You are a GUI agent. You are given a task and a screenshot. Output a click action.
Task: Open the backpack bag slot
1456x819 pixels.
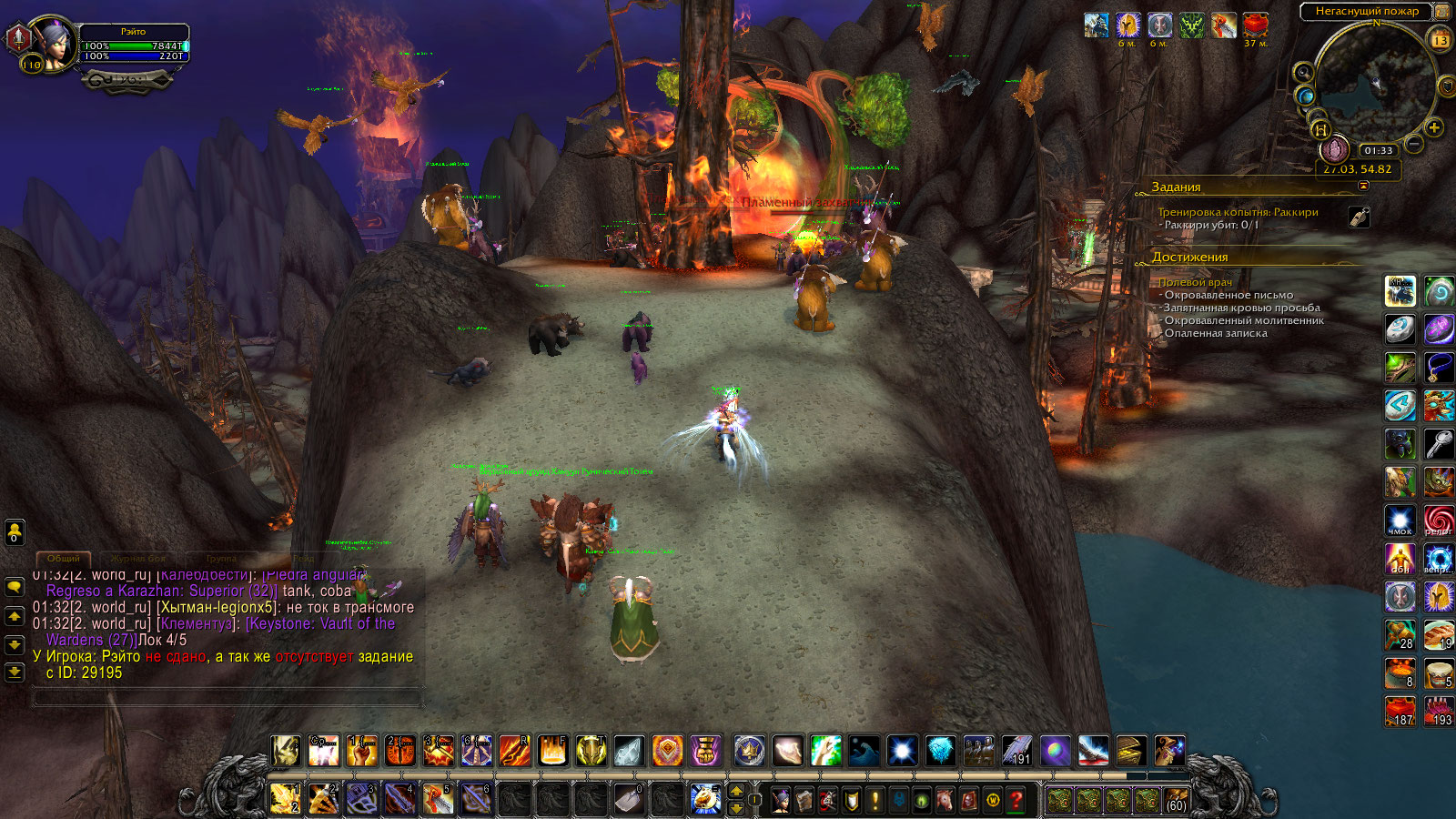(x=1175, y=800)
